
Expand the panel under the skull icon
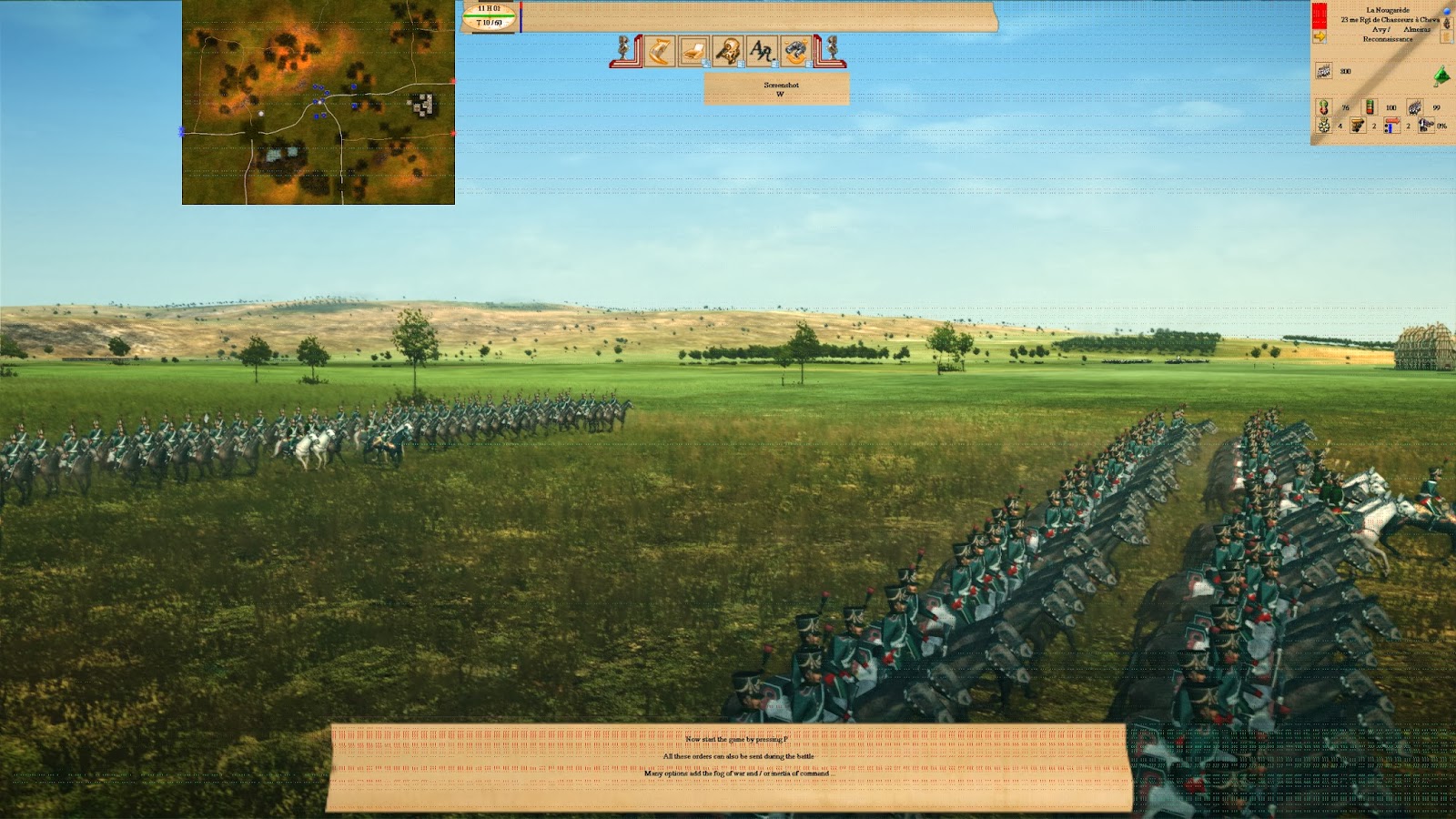coord(741,64)
